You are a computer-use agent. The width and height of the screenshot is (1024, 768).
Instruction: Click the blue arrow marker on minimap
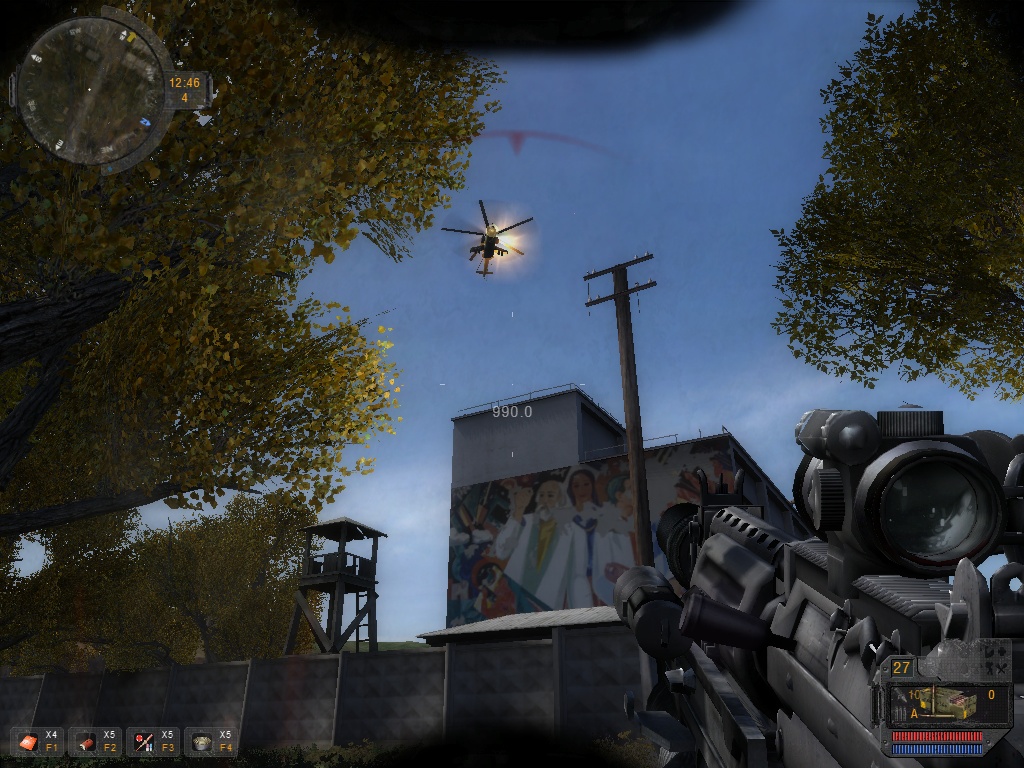[146, 122]
